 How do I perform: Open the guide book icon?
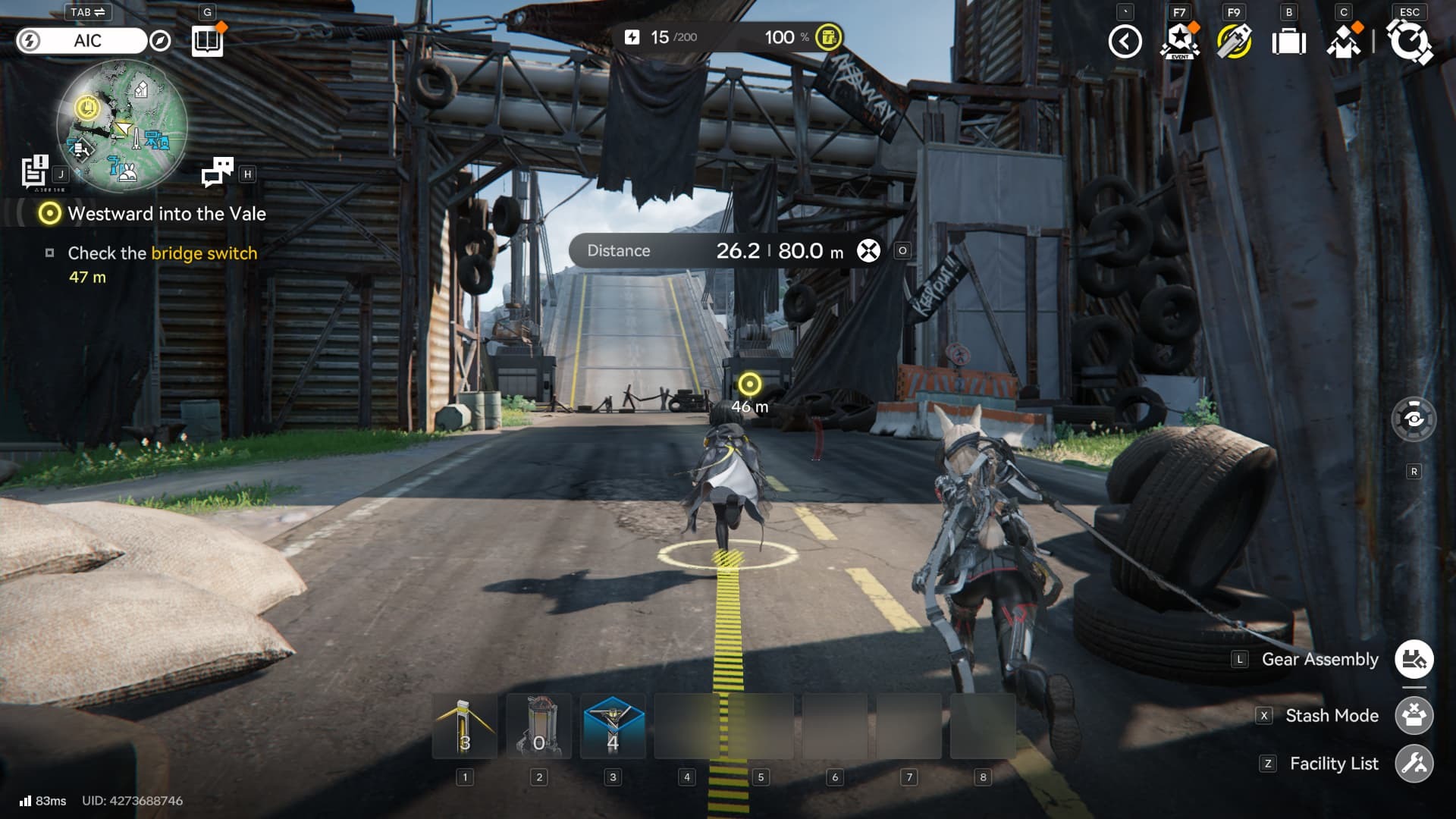[x=206, y=41]
